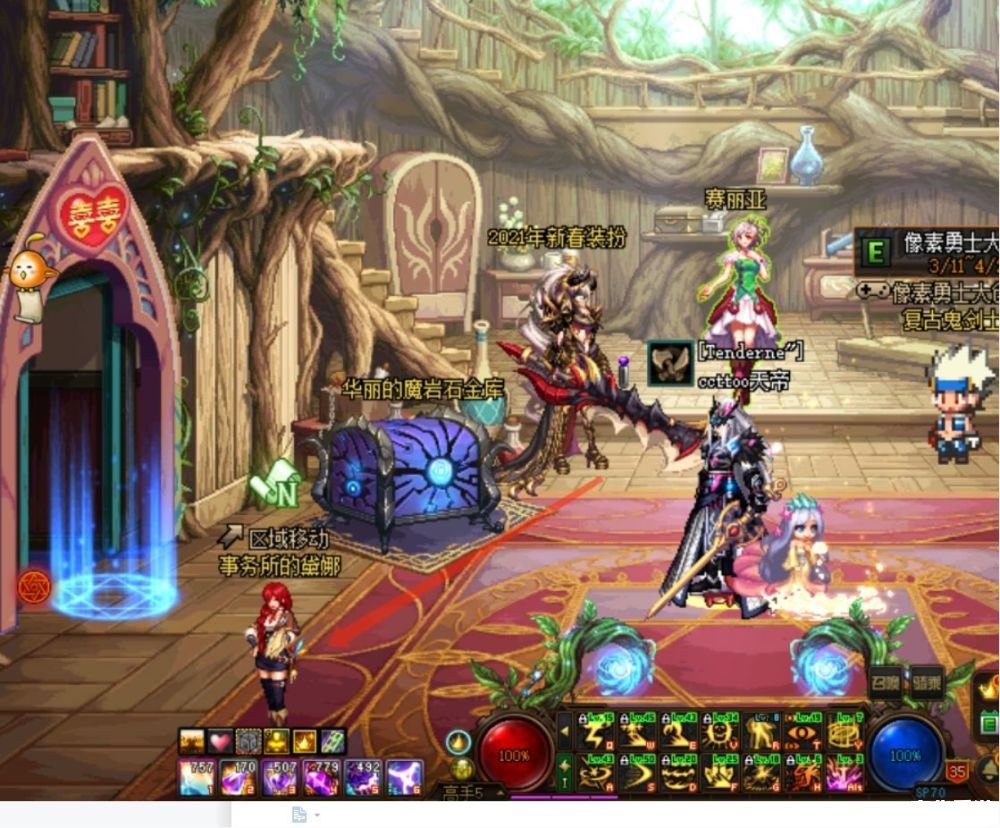Use the purple crystal item in slot 2
The width and height of the screenshot is (1000, 828).
point(235,777)
